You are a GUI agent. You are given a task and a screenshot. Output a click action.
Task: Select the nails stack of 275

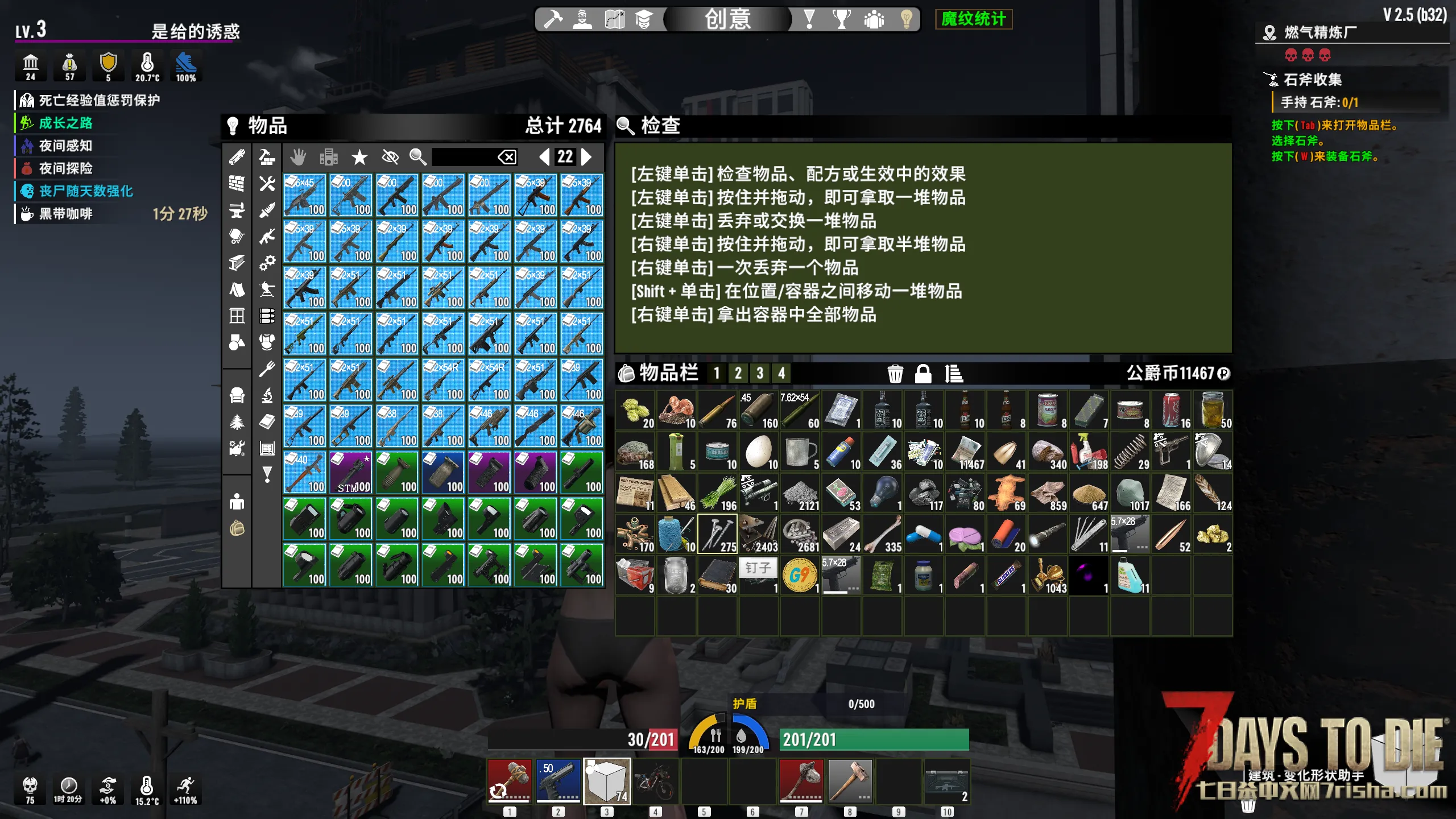point(717,535)
